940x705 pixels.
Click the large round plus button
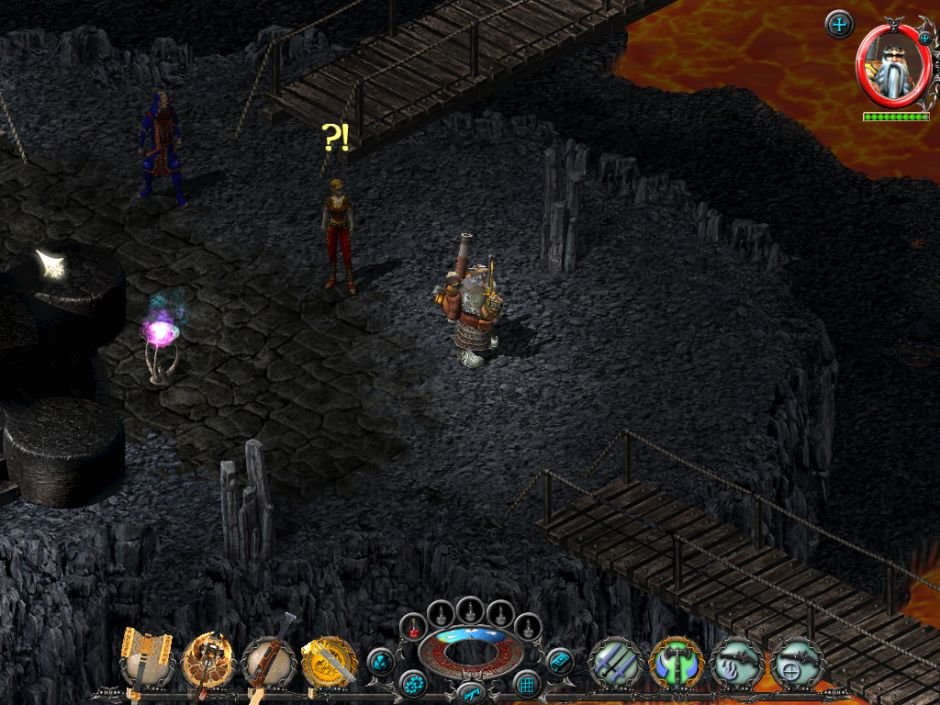click(x=840, y=24)
